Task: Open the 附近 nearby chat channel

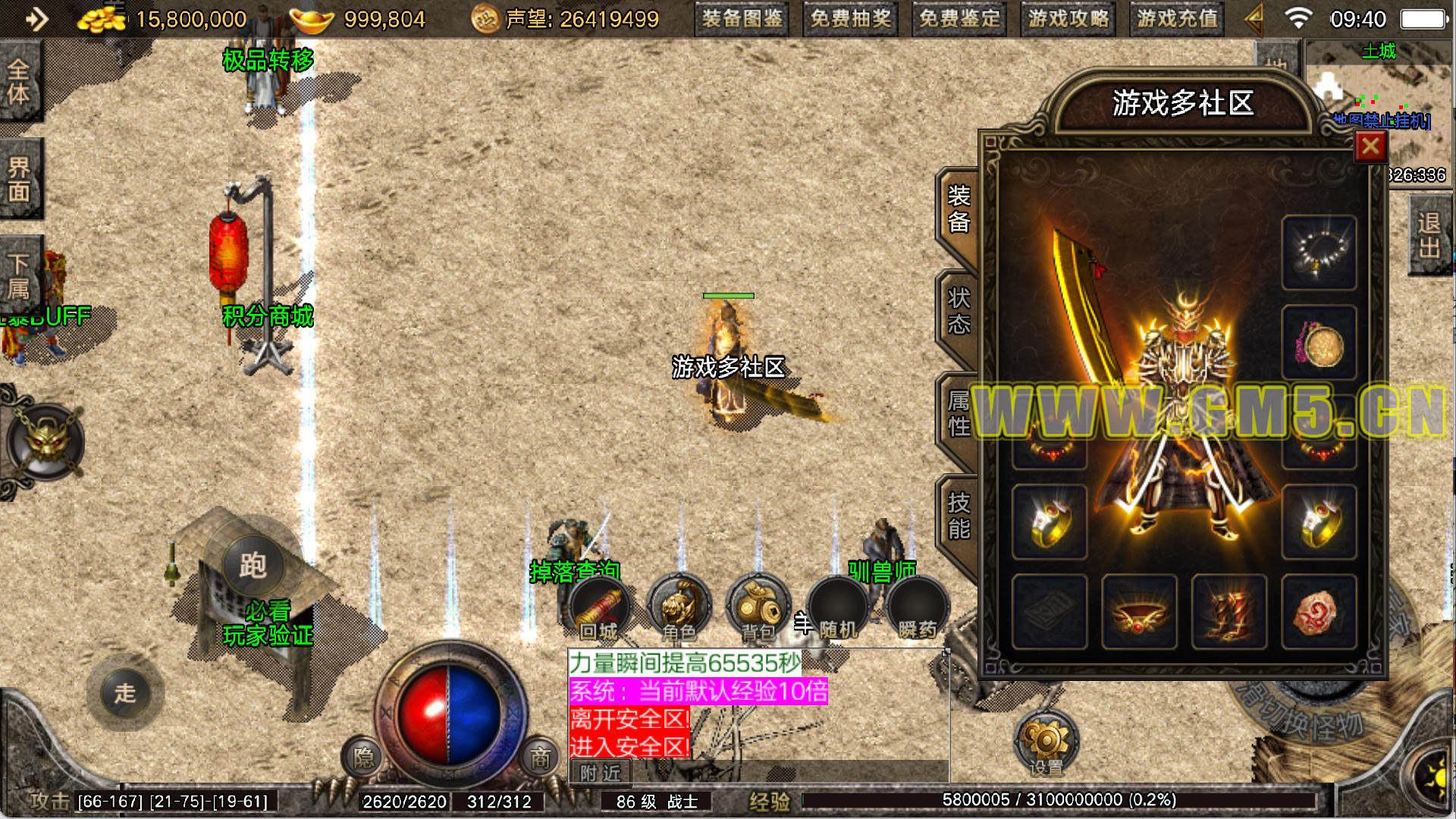Action: click(600, 773)
